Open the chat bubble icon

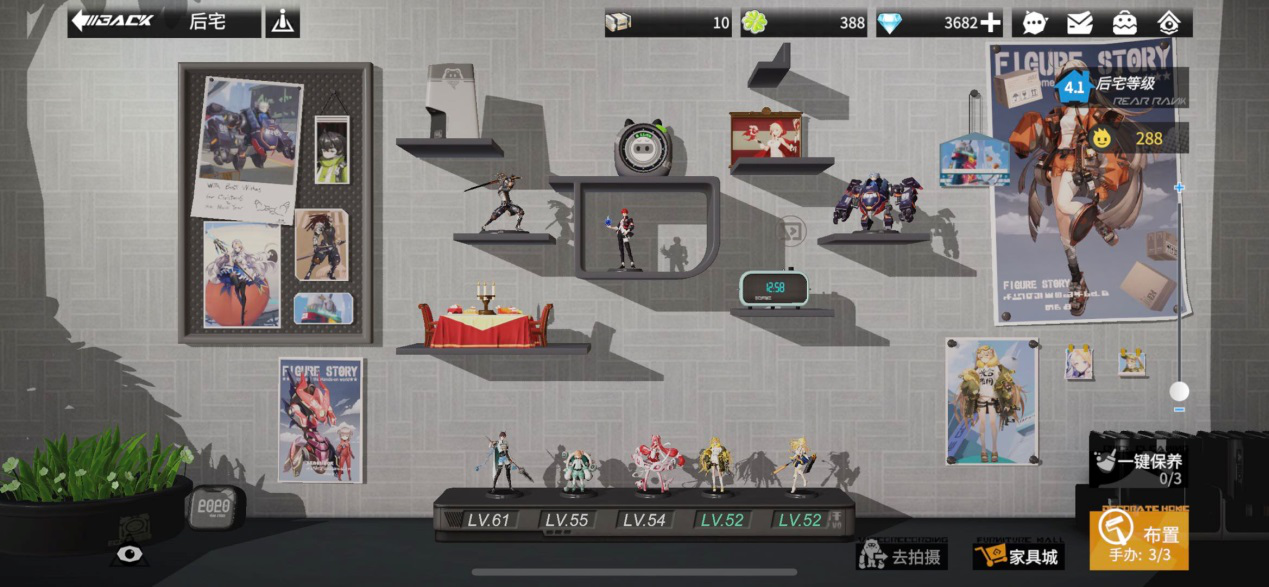click(x=1035, y=23)
